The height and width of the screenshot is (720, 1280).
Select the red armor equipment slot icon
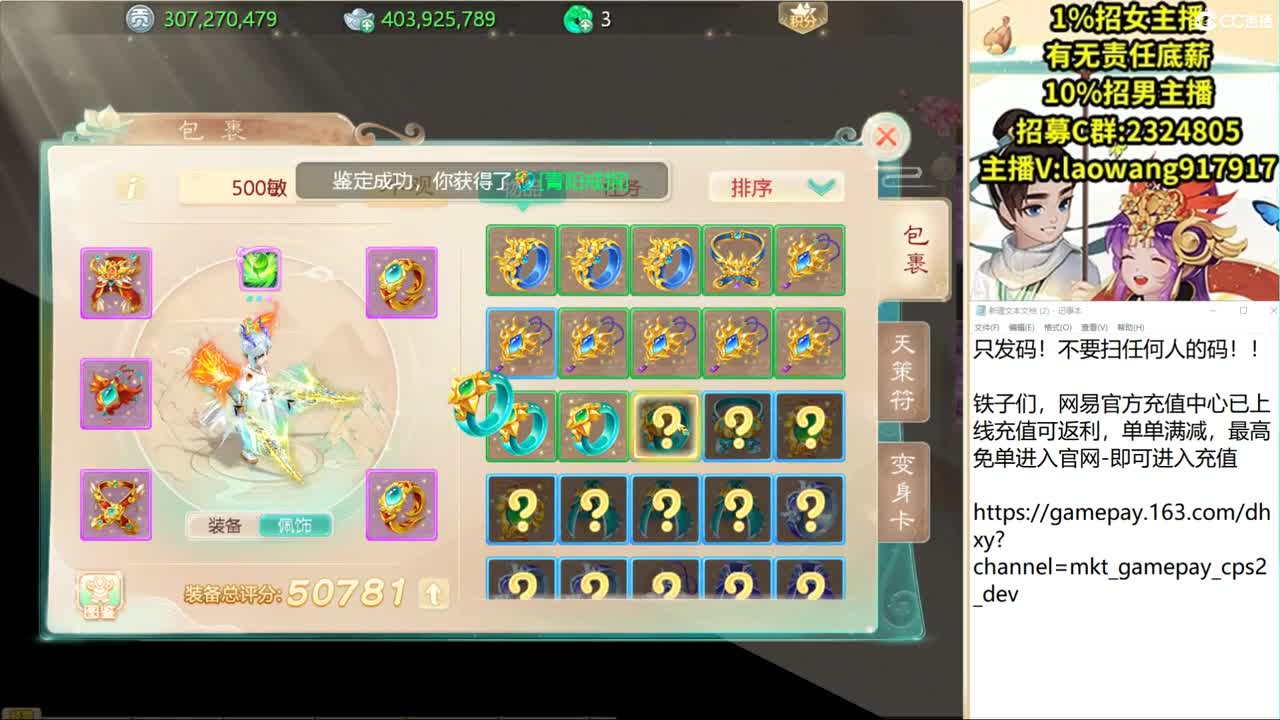(x=117, y=284)
